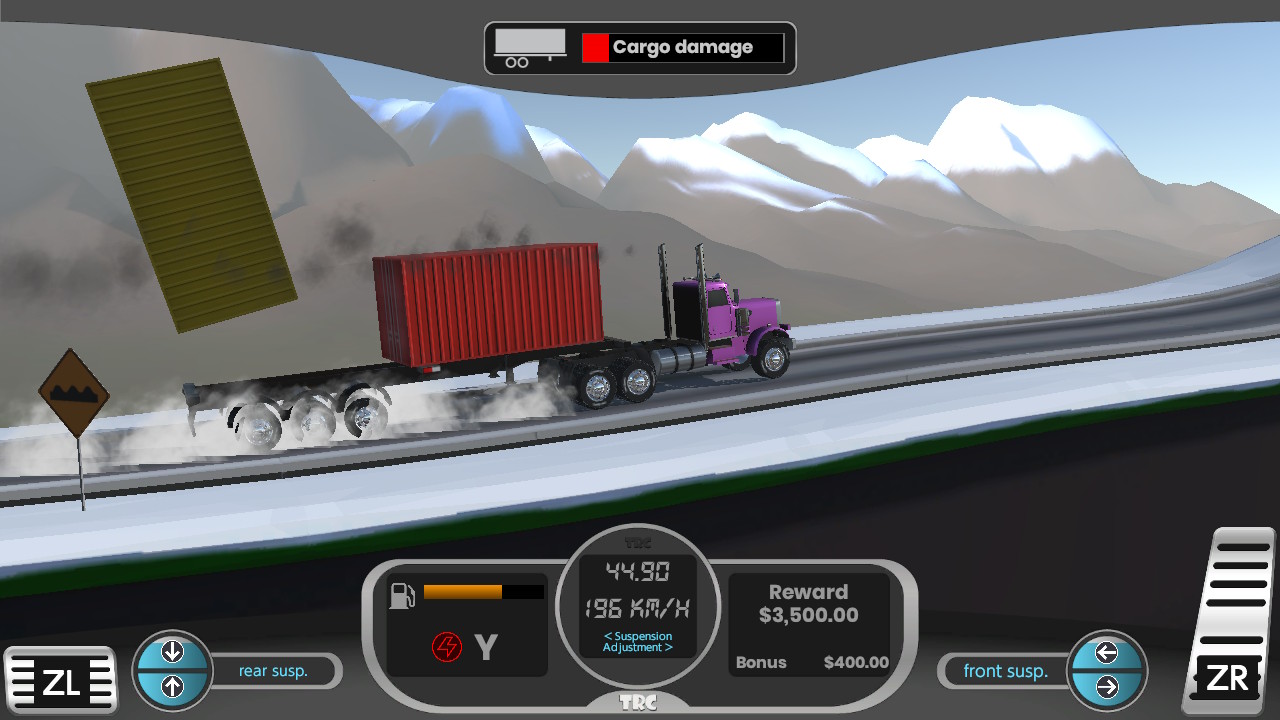Image resolution: width=1280 pixels, height=720 pixels.
Task: Click the down arrow on rear suspension control
Action: pyautogui.click(x=172, y=650)
